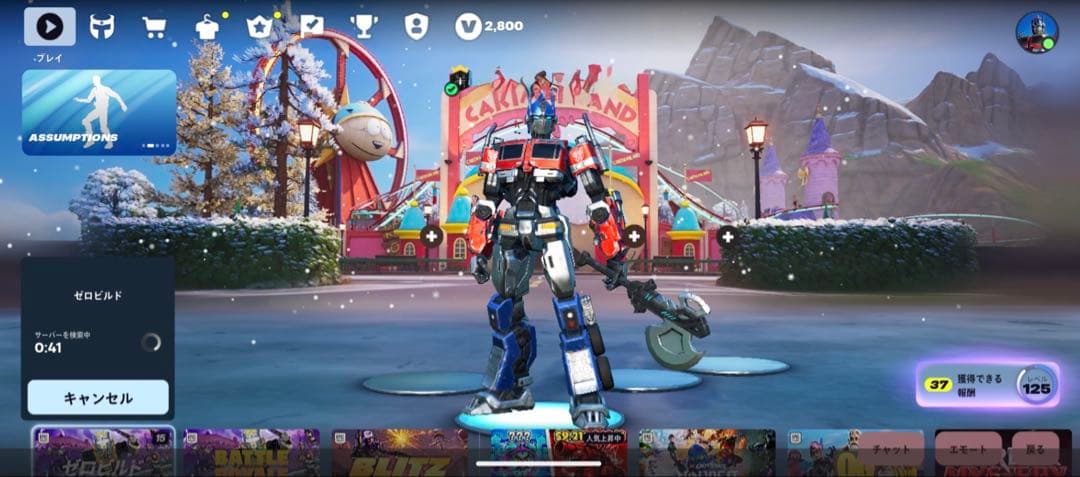This screenshot has width=1080, height=477.
Task: Open the Item Shop cart icon
Action: (x=154, y=27)
